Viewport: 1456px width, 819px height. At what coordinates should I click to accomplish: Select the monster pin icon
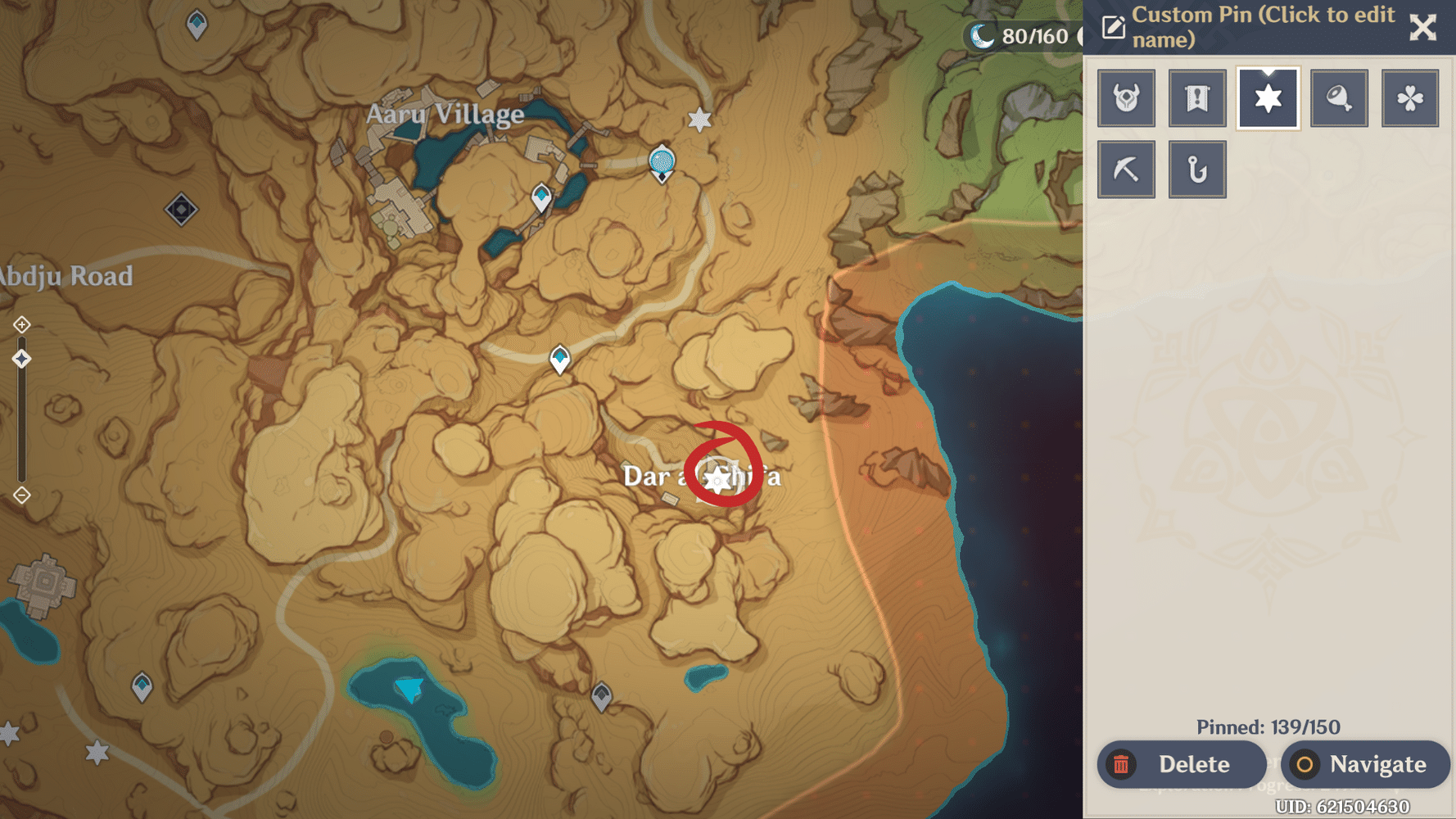pyautogui.click(x=1126, y=97)
